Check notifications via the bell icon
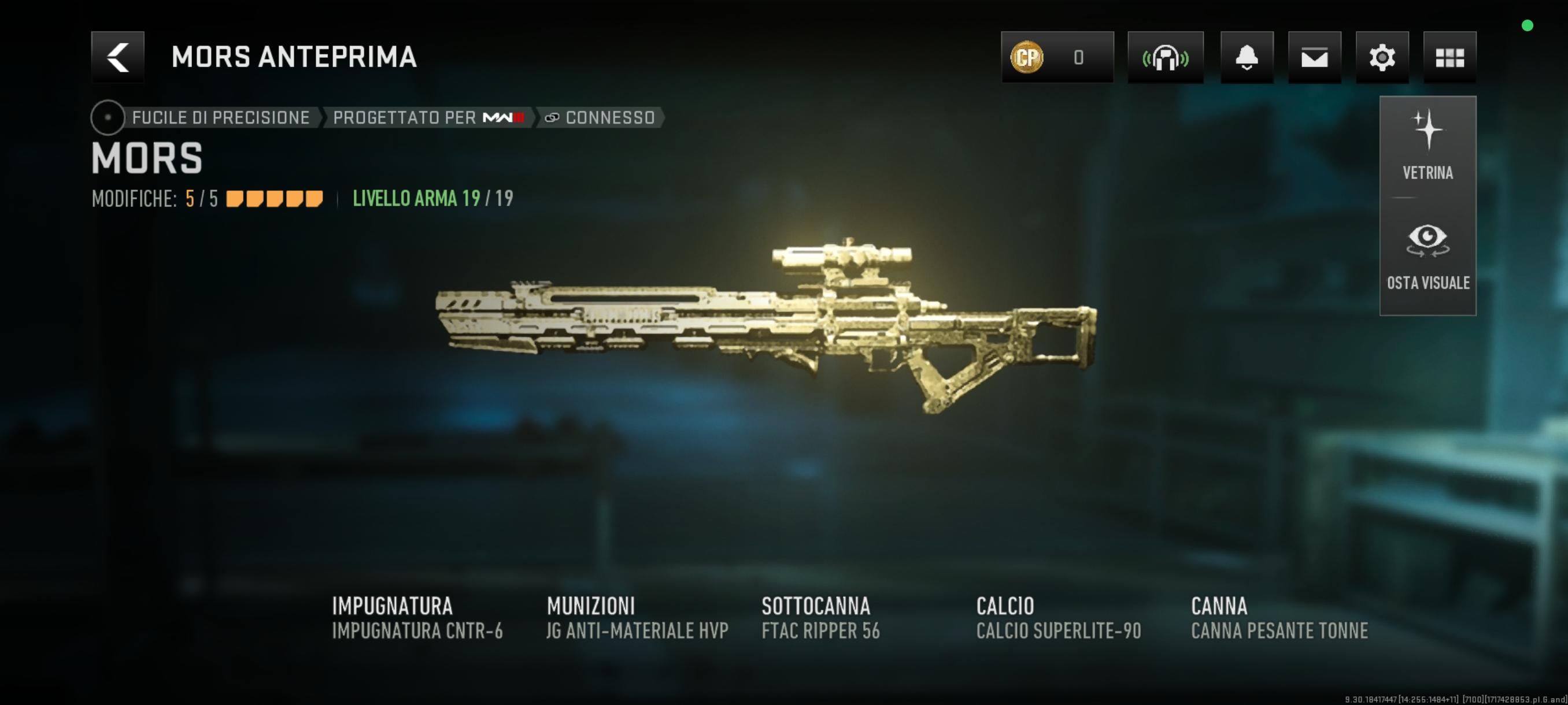This screenshot has height=705, width=1568. tap(1247, 57)
